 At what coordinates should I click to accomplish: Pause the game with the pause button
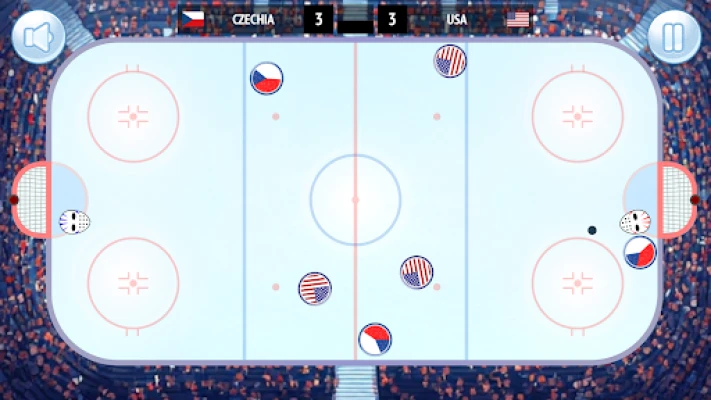click(673, 37)
